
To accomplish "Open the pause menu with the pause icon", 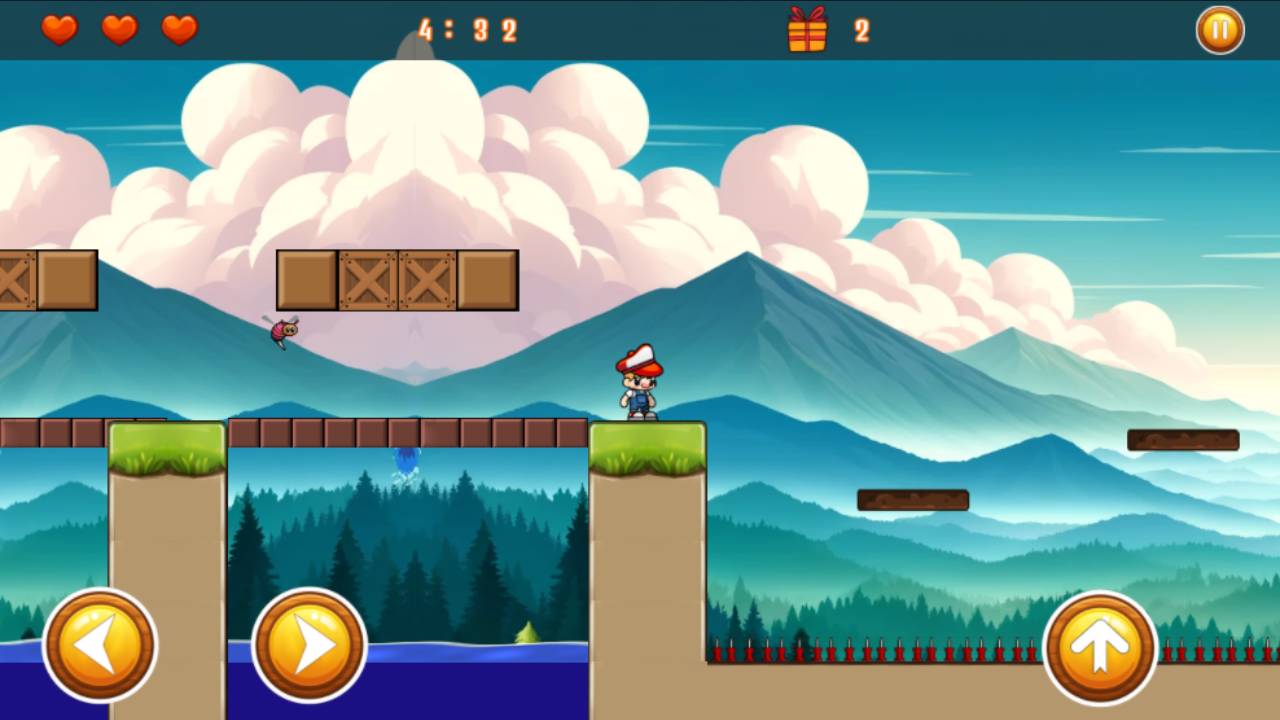I will [1219, 30].
